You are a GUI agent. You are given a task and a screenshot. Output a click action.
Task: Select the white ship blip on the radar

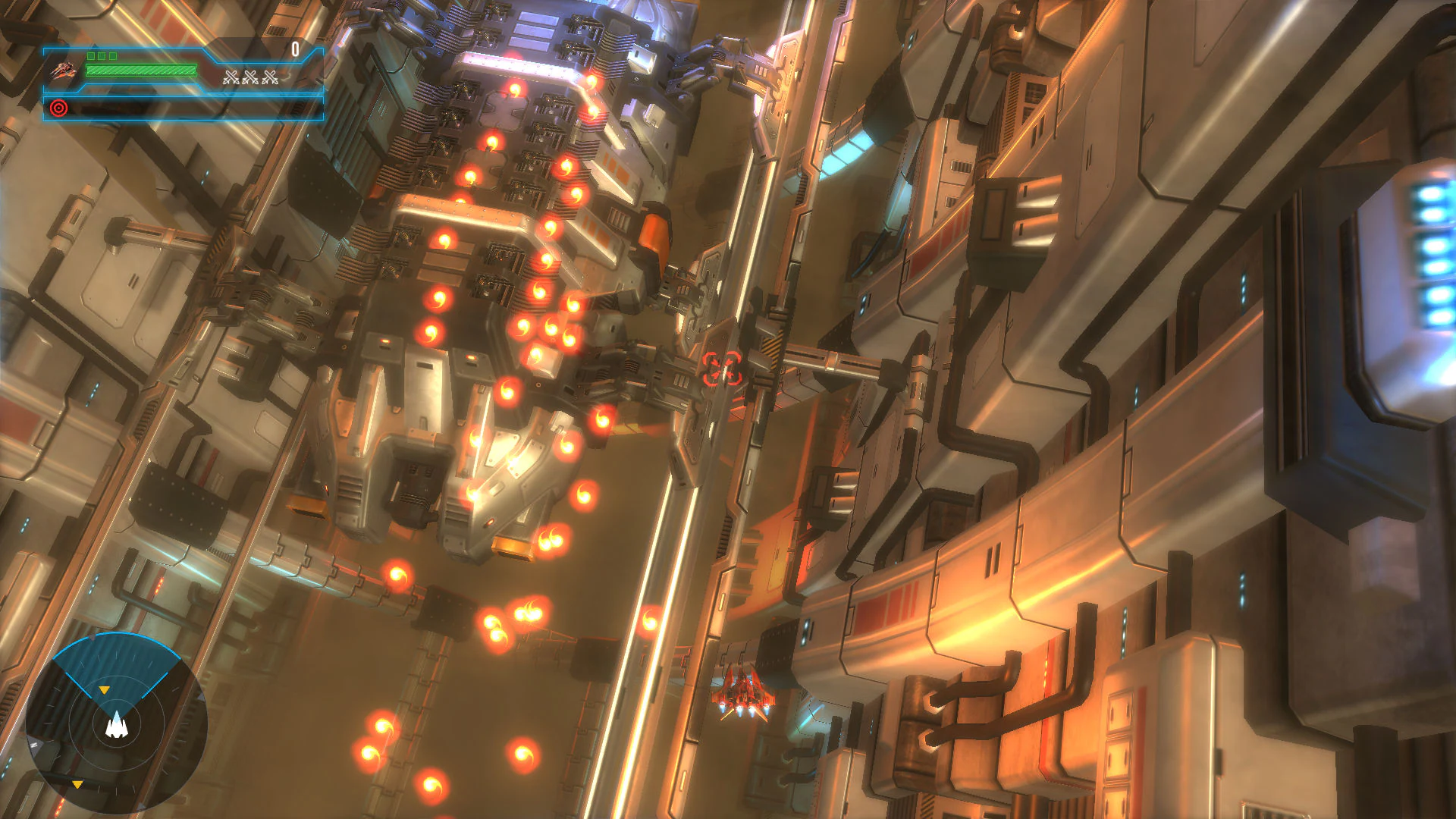point(116,726)
